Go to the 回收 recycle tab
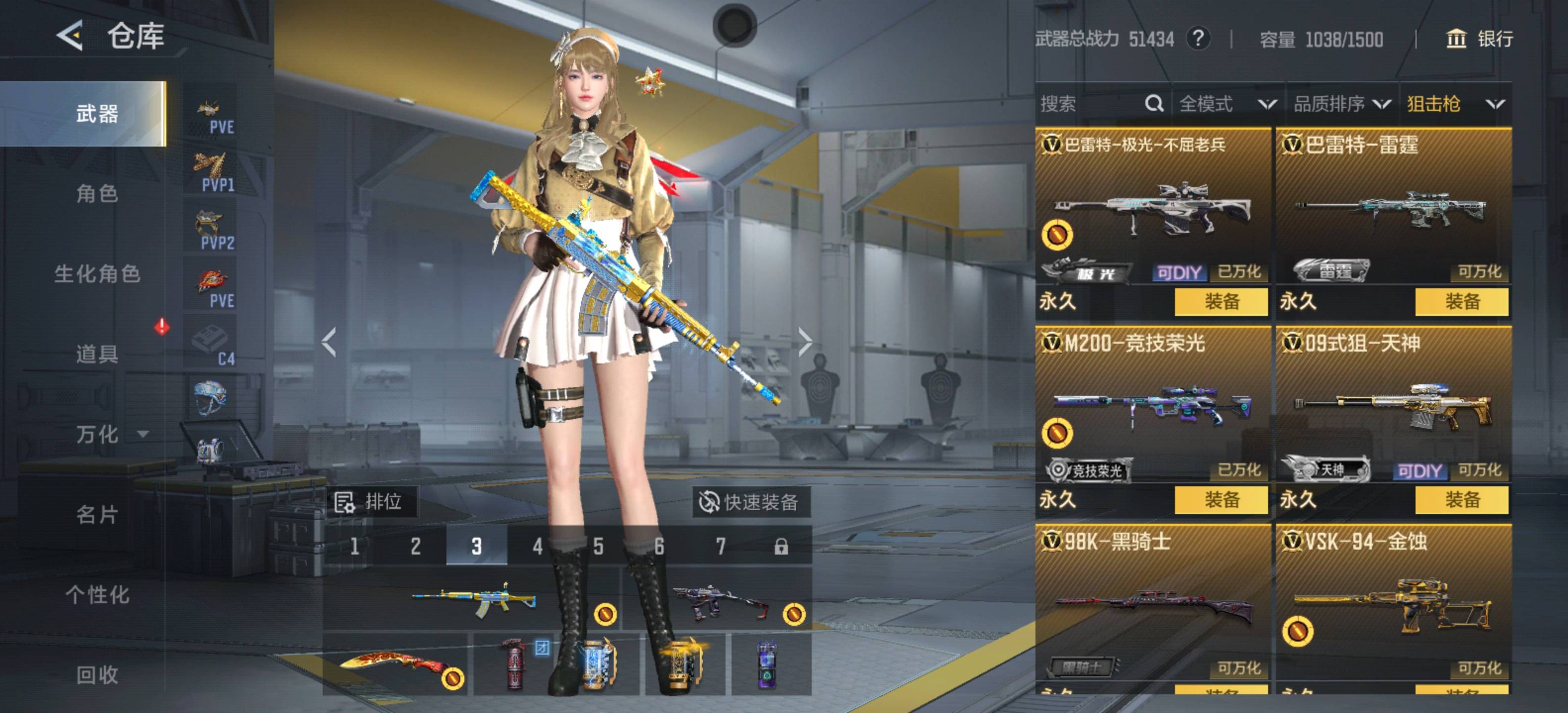1568x713 pixels. (97, 675)
